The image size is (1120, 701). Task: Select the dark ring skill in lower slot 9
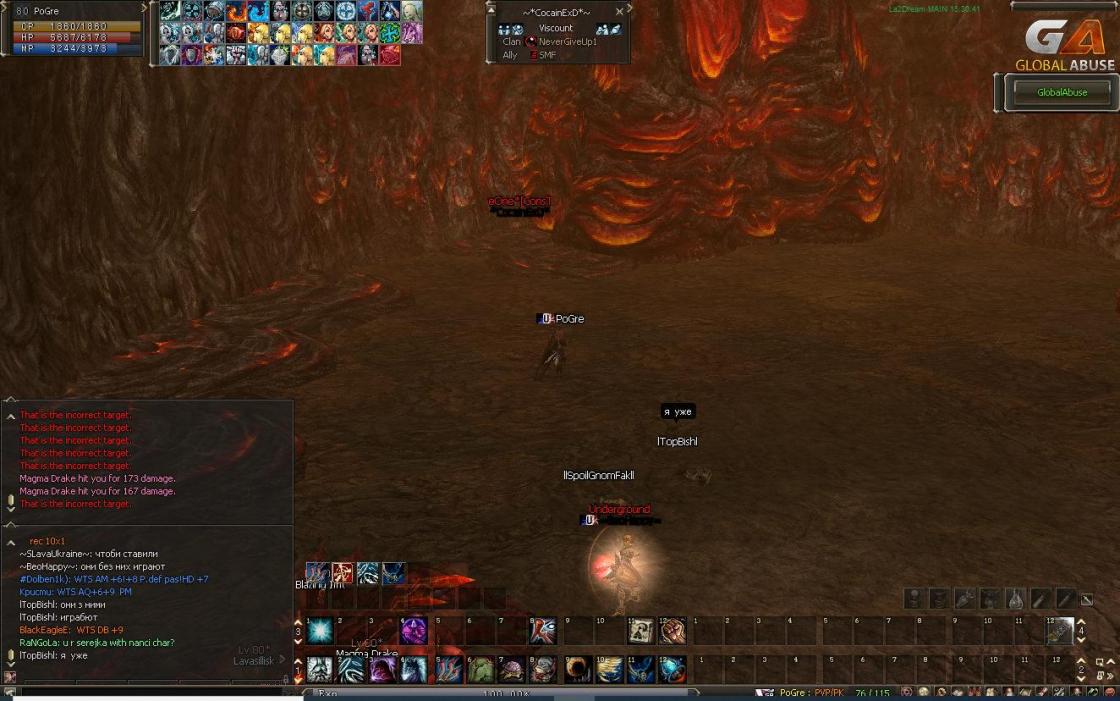(577, 669)
